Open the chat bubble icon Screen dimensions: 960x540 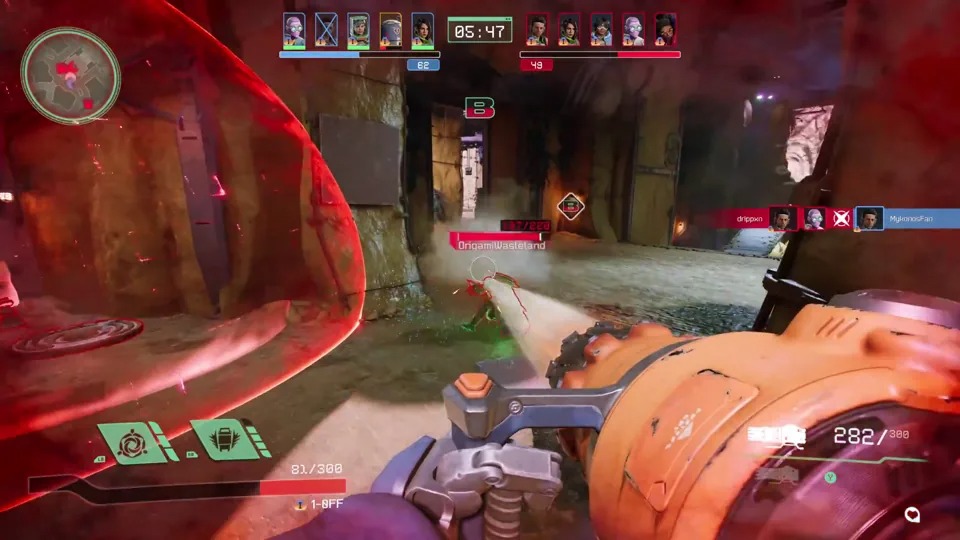(911, 515)
